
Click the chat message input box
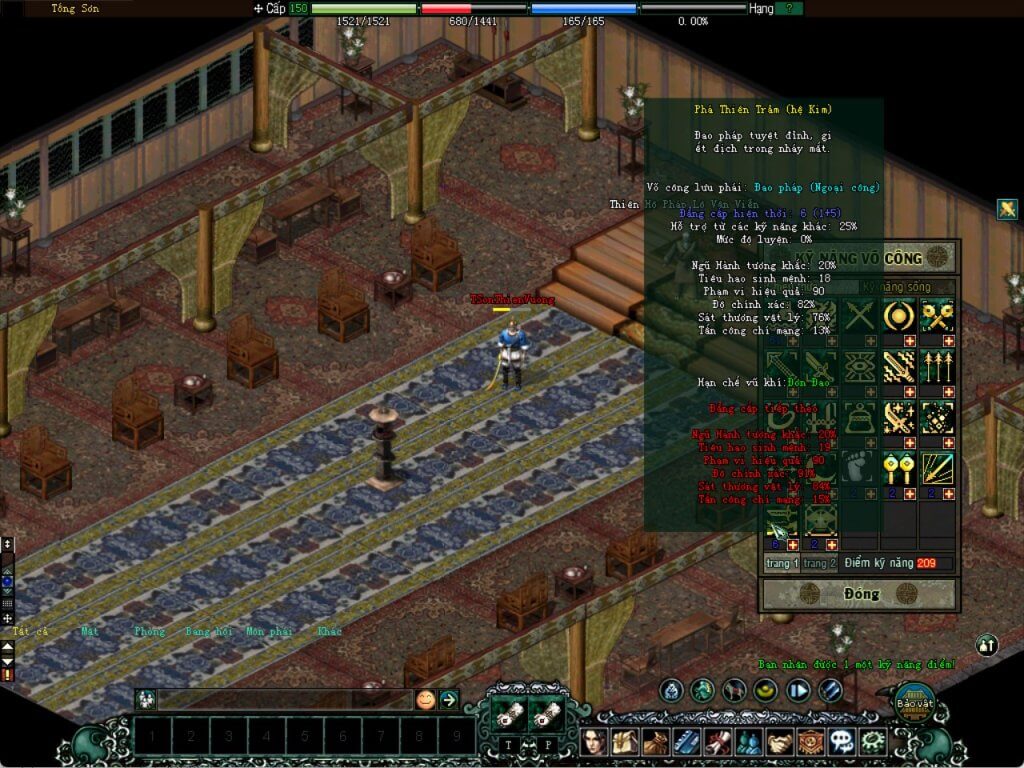pyautogui.click(x=285, y=700)
